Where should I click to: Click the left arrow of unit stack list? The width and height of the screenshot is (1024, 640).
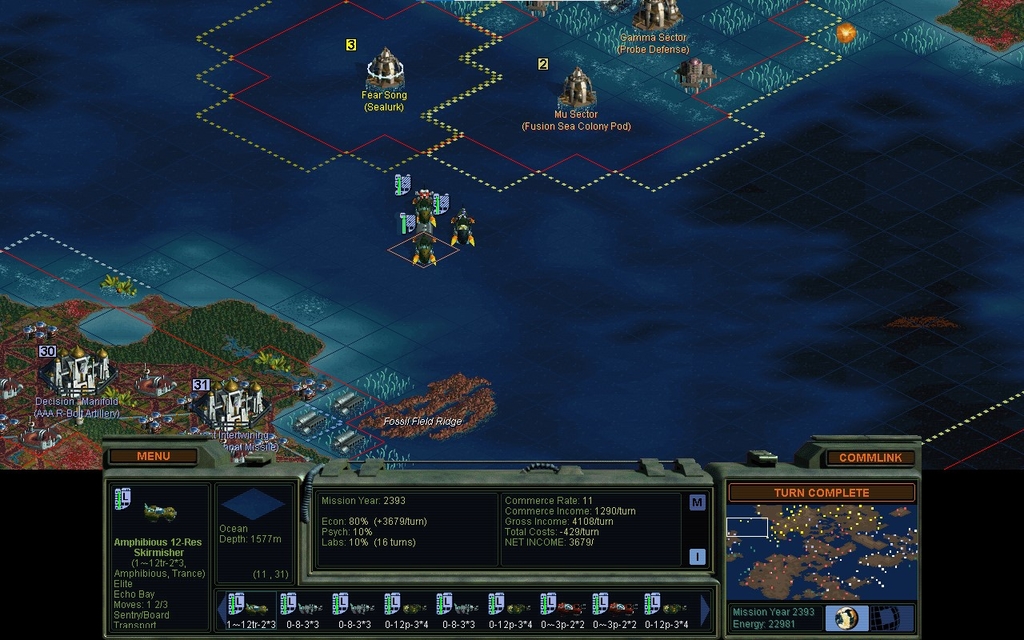click(x=222, y=609)
